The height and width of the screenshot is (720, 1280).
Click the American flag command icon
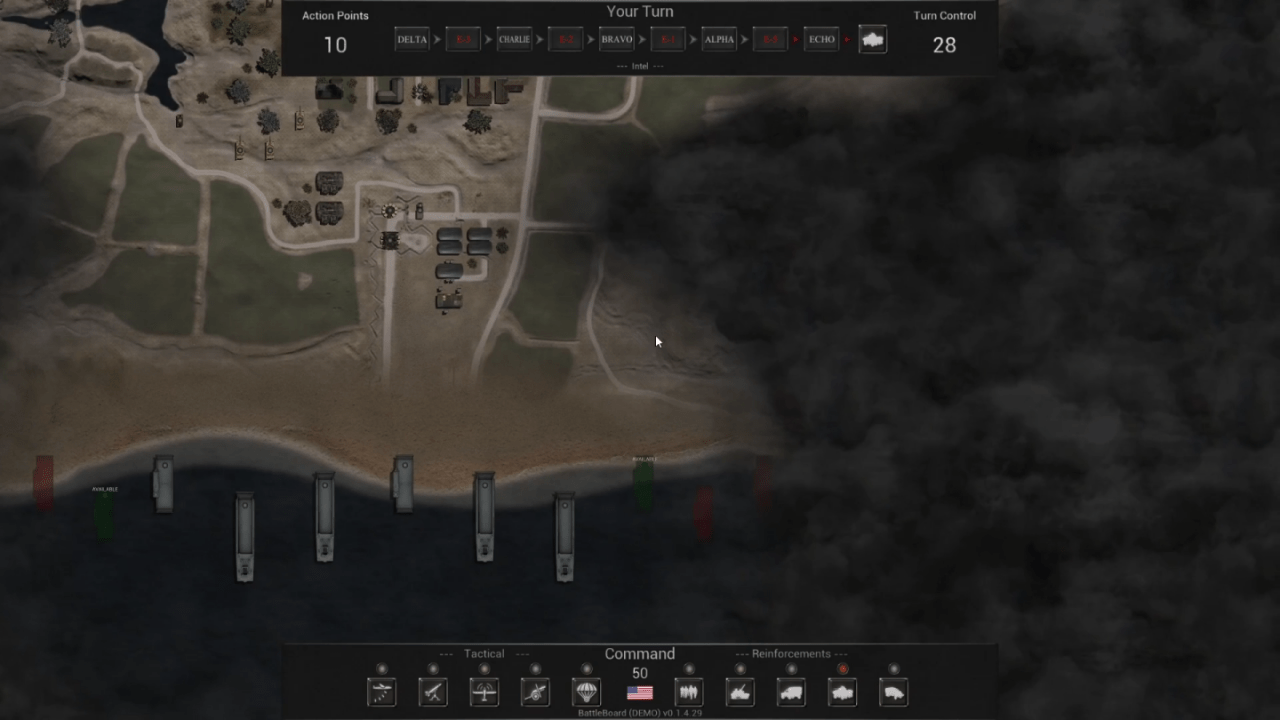click(640, 692)
